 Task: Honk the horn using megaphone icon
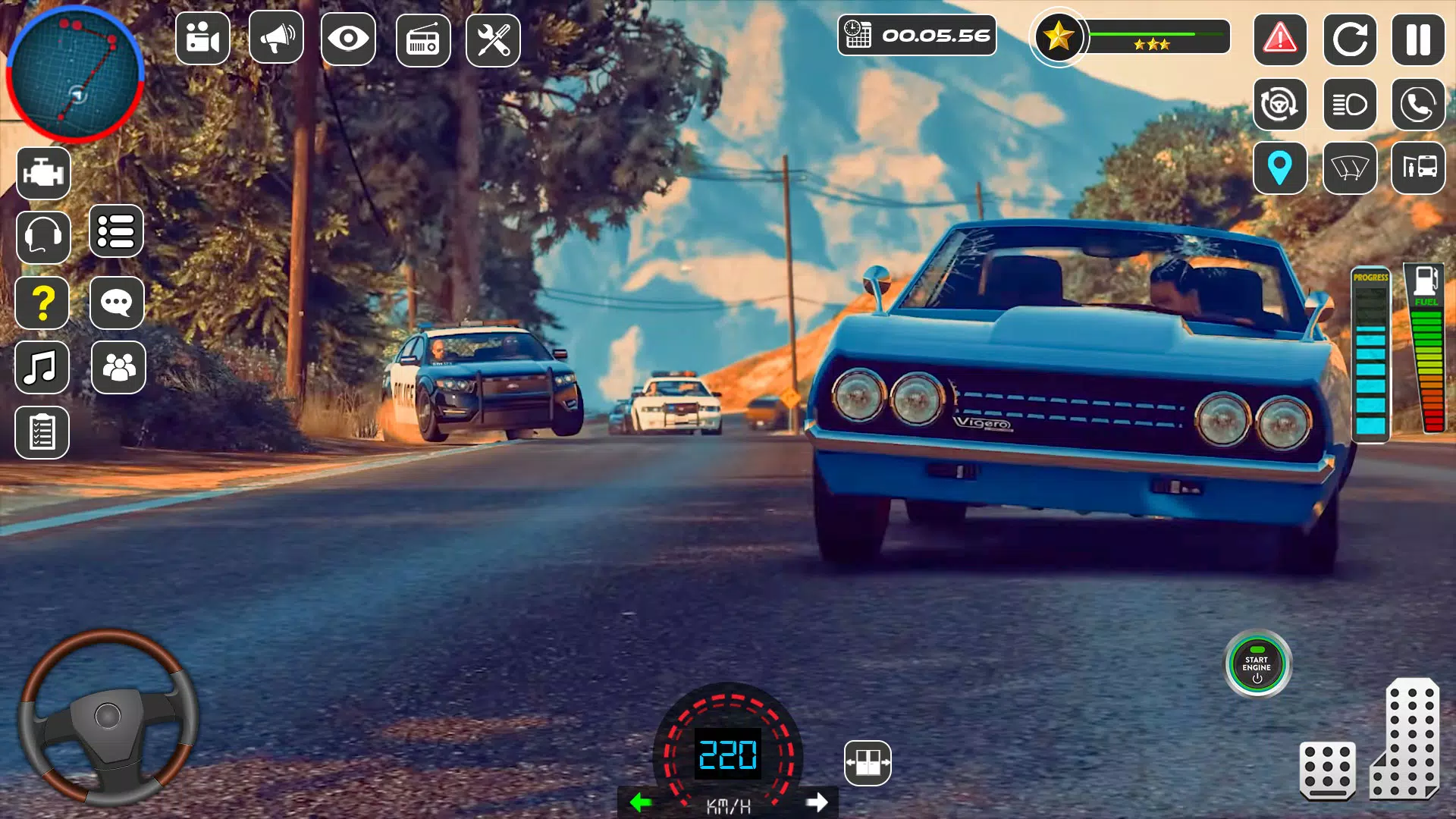tap(275, 37)
